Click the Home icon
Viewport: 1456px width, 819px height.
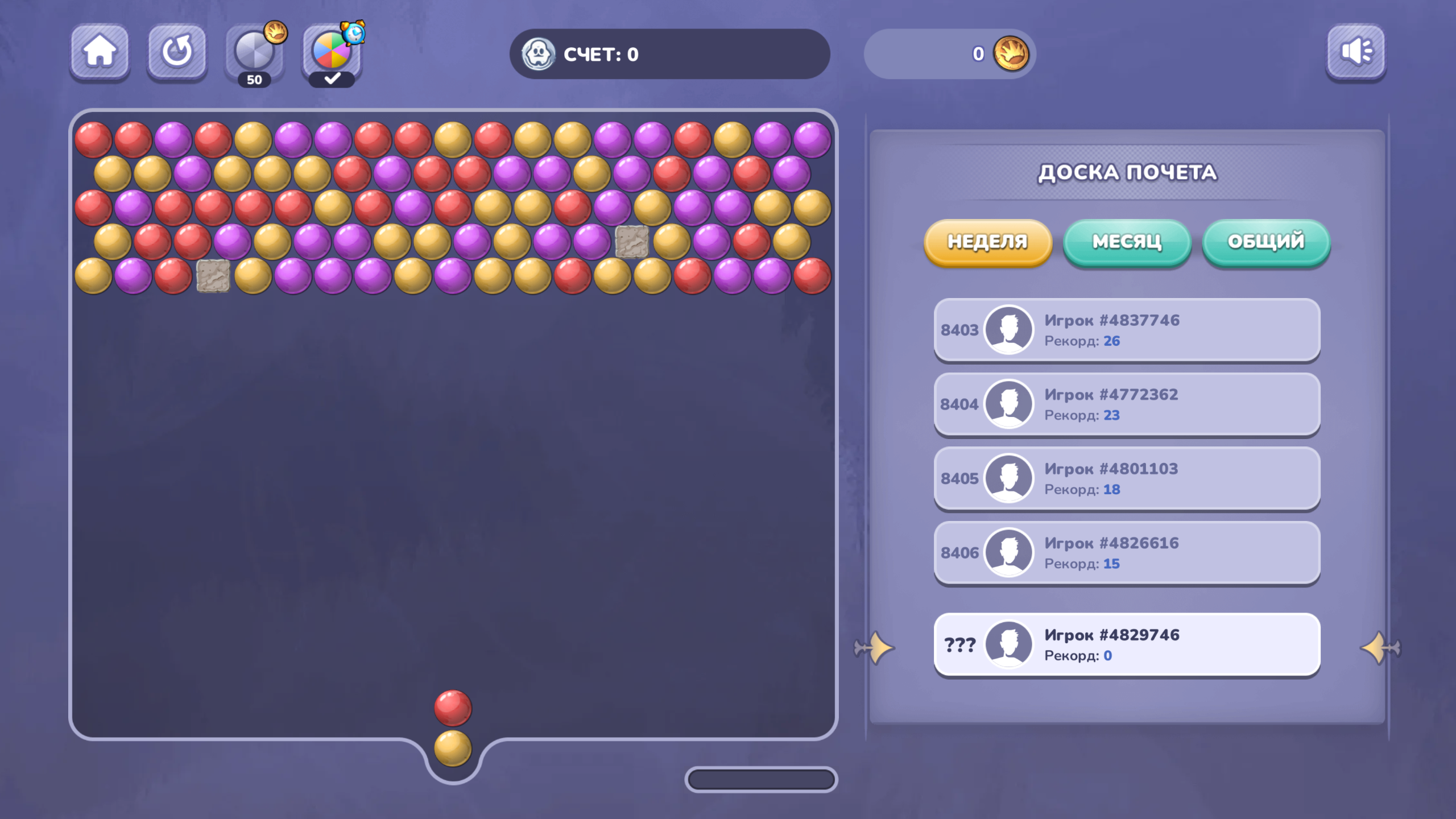coord(100,53)
